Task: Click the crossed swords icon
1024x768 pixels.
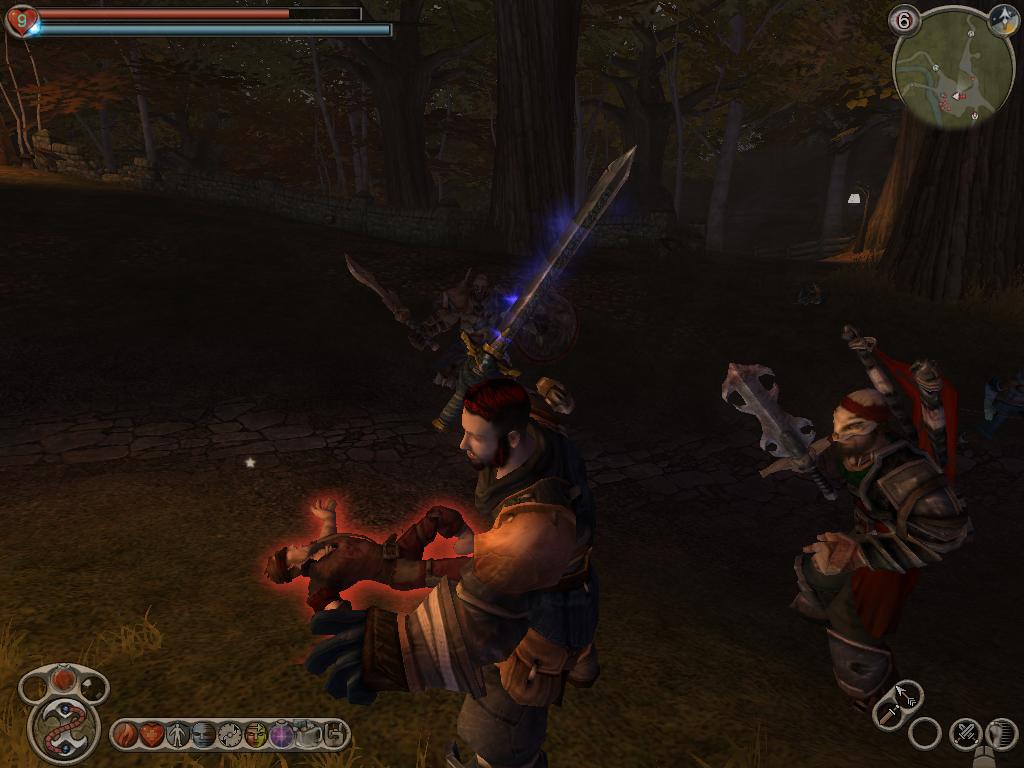Action: (x=964, y=734)
